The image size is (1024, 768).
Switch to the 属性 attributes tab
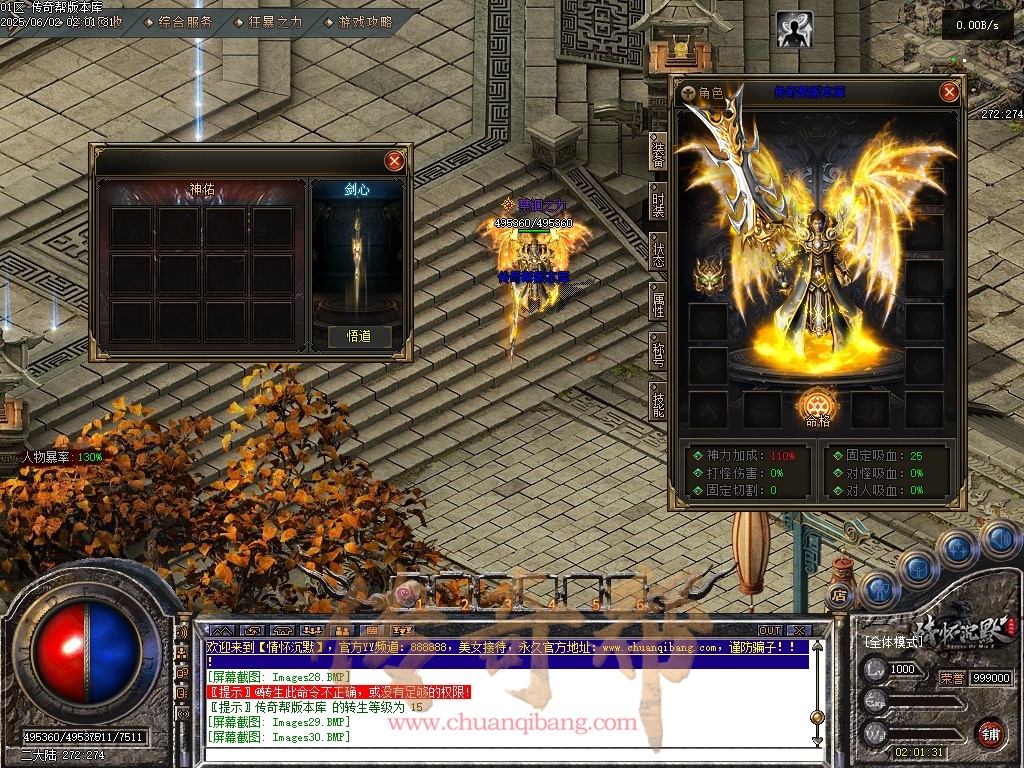(x=658, y=304)
